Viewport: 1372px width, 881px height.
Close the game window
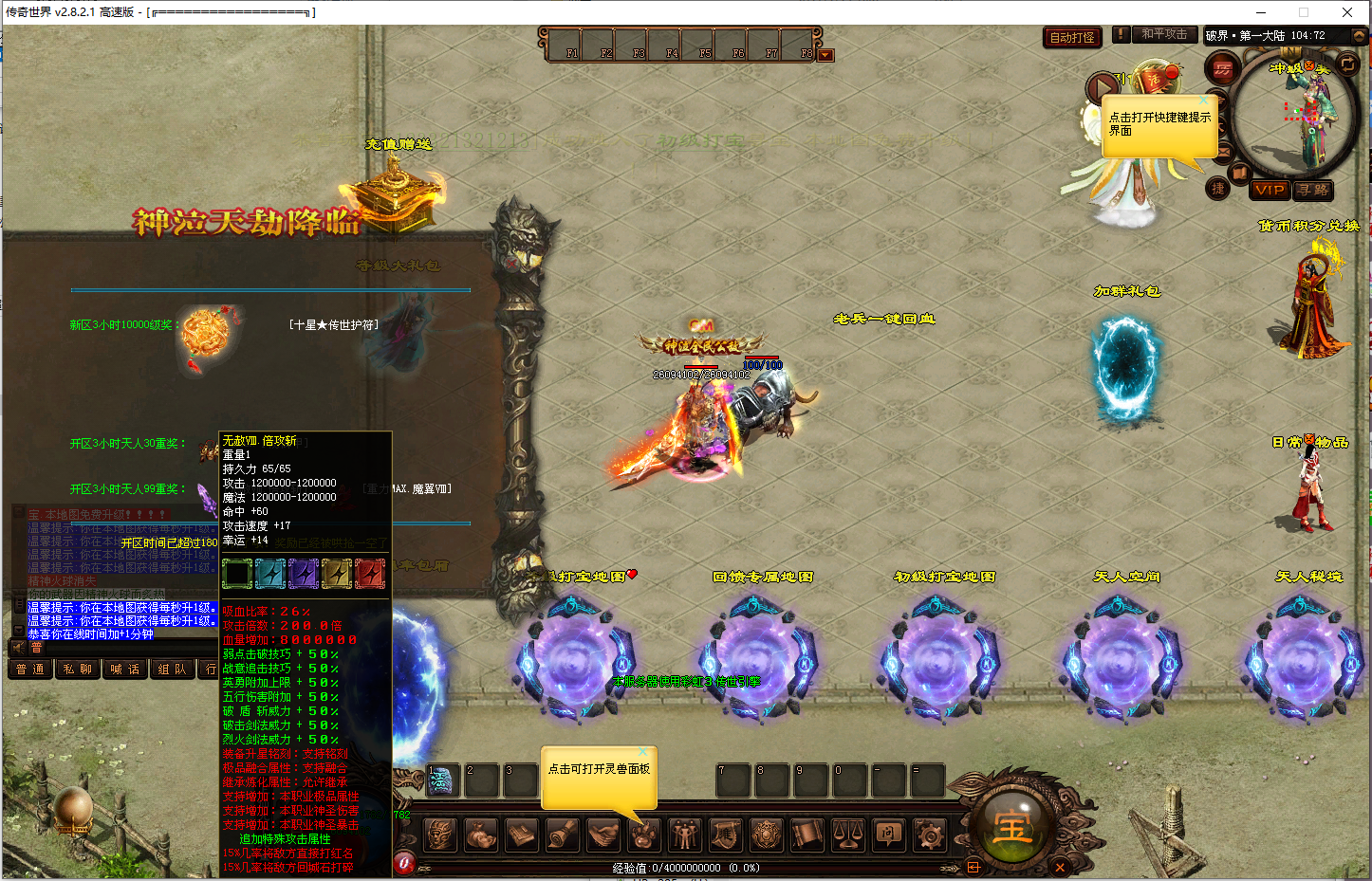pos(1346,12)
